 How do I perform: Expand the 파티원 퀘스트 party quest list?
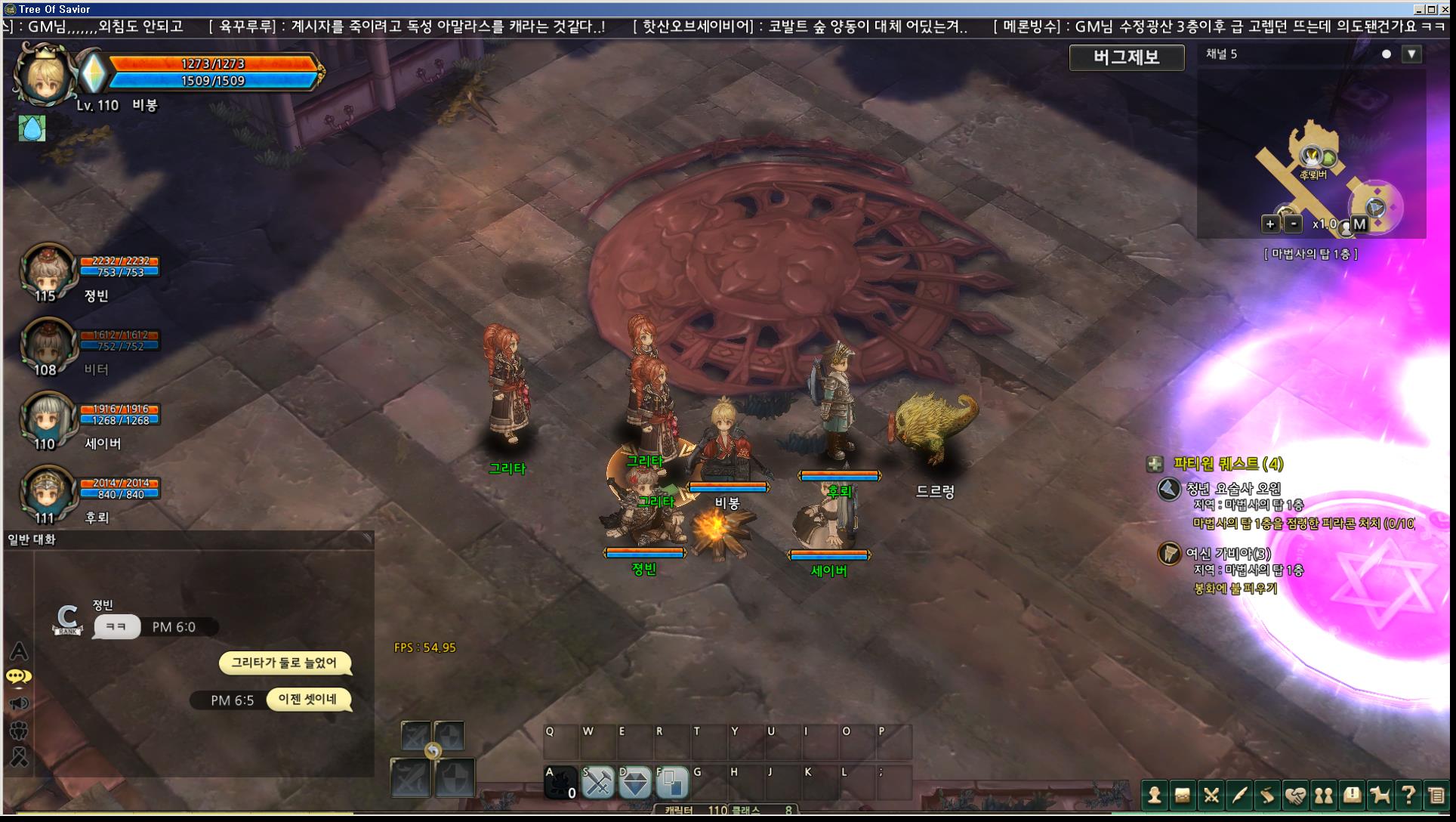pos(1155,464)
